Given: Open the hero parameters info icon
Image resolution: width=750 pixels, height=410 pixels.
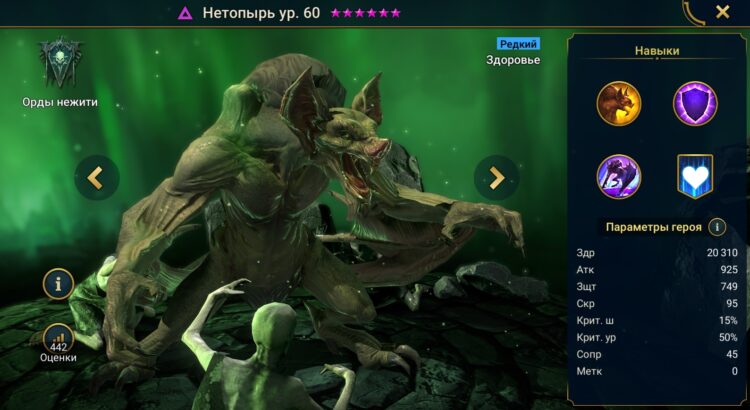Looking at the screenshot, I should tap(716, 227).
